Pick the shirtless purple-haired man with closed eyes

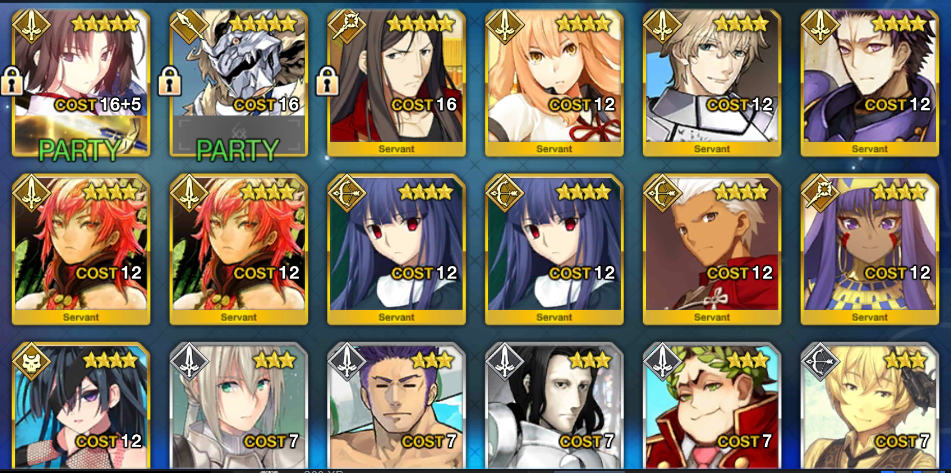[397, 410]
